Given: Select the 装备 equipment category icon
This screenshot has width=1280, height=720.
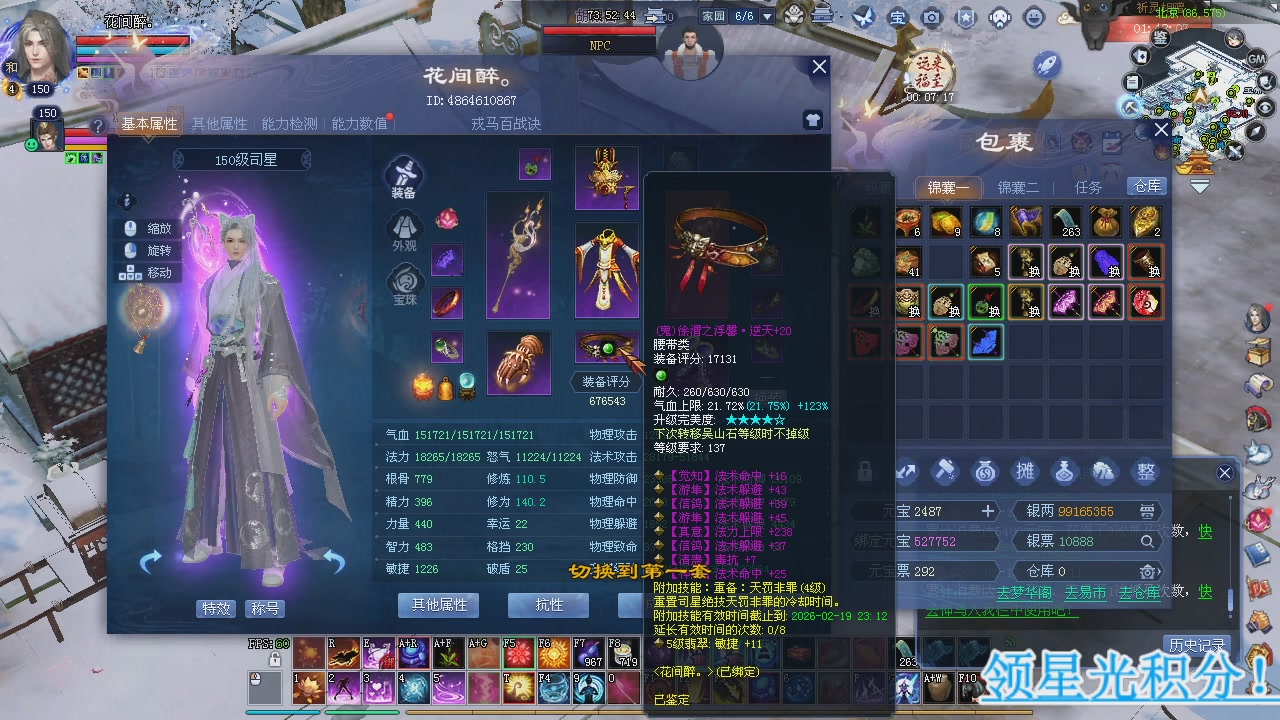Looking at the screenshot, I should [403, 176].
